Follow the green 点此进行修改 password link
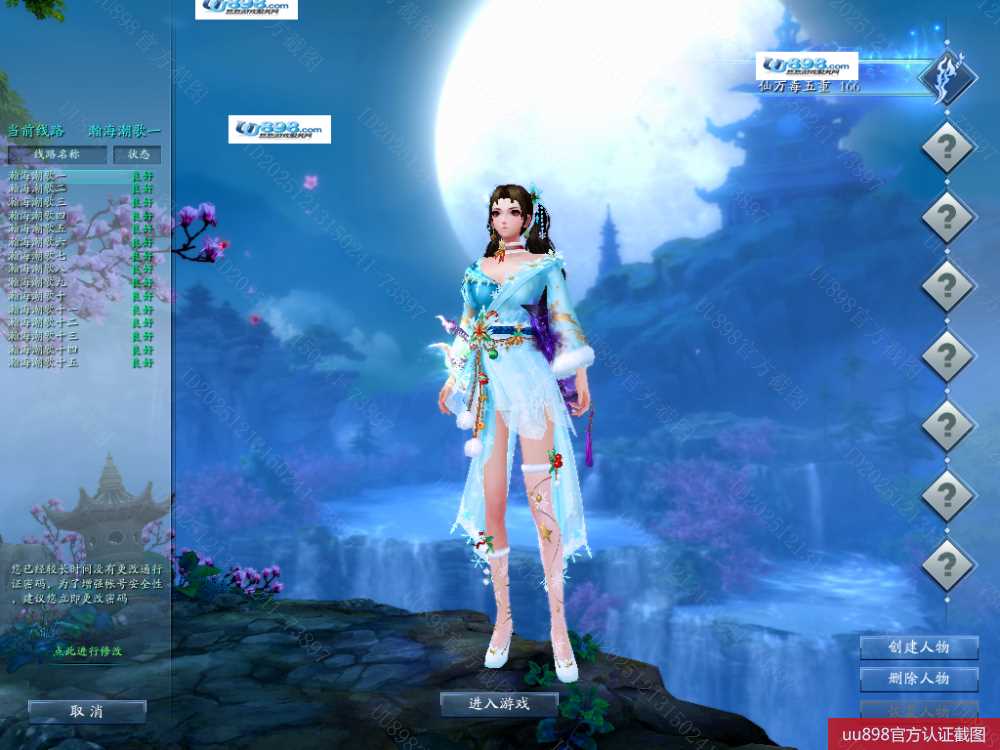This screenshot has width=1000, height=750. 88,651
